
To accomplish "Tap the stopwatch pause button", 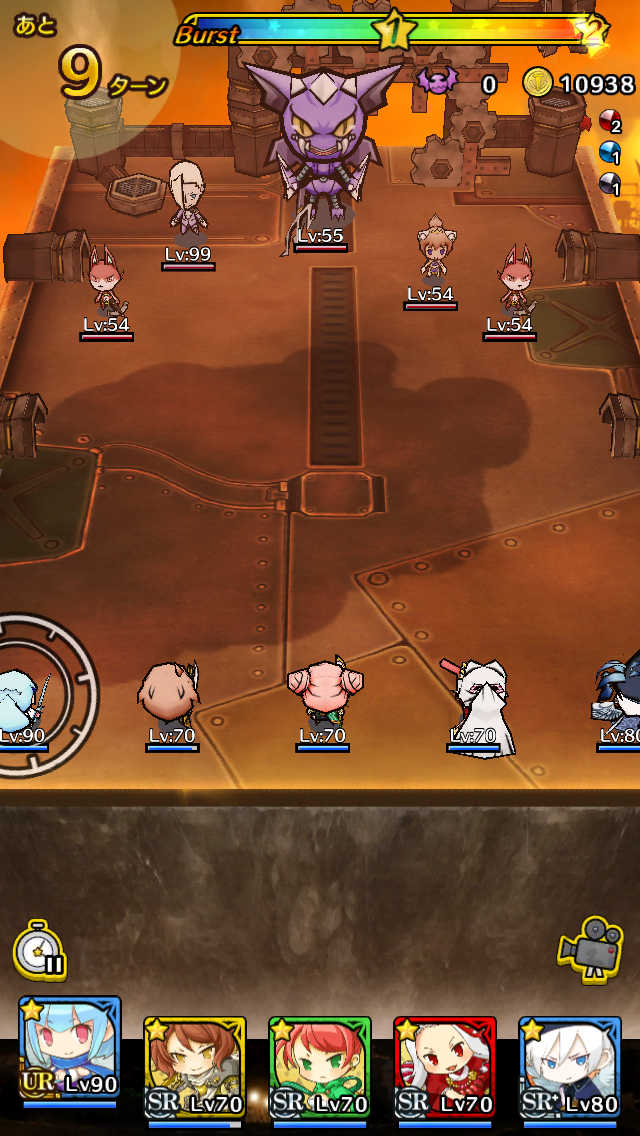I will tap(40, 949).
